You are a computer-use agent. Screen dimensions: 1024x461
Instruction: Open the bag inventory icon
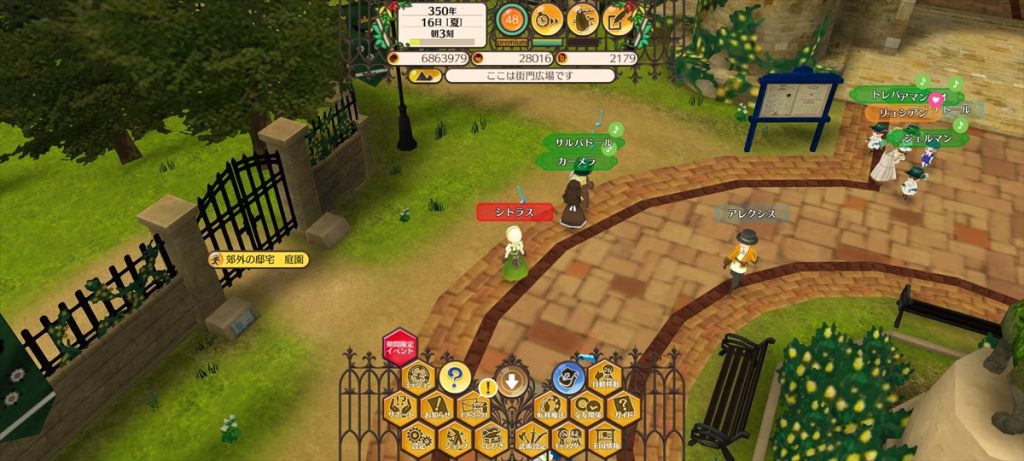click(582, 18)
